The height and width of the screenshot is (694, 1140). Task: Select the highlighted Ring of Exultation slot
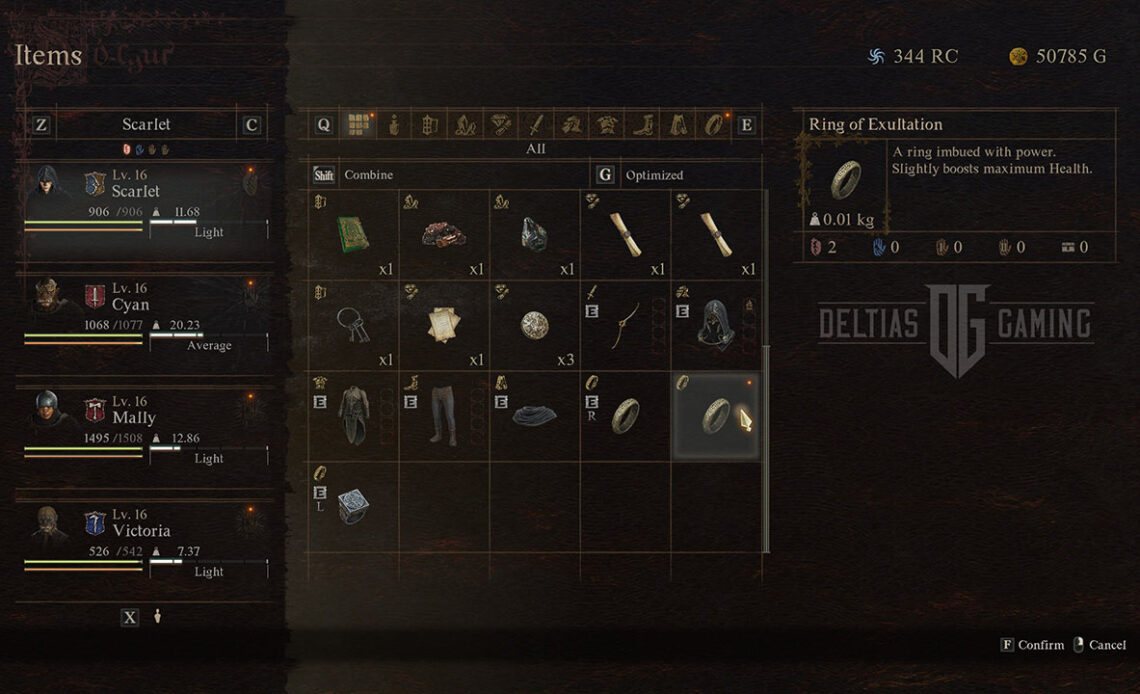[x=715, y=415]
